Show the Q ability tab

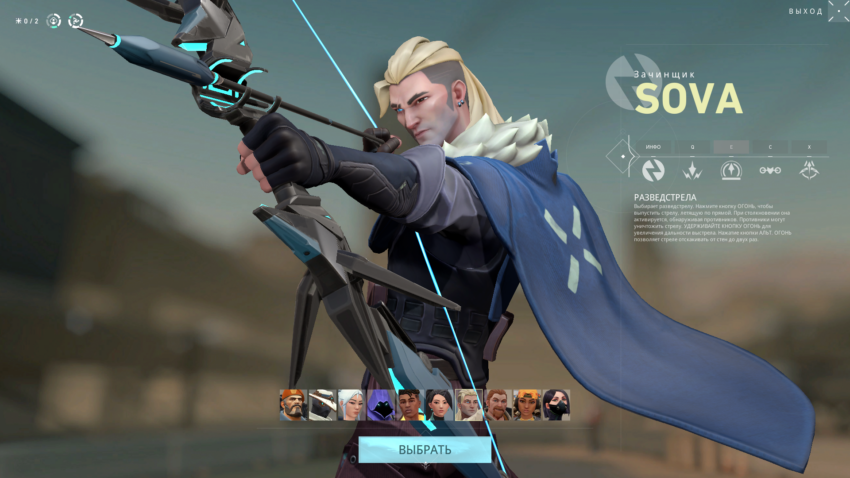(691, 146)
